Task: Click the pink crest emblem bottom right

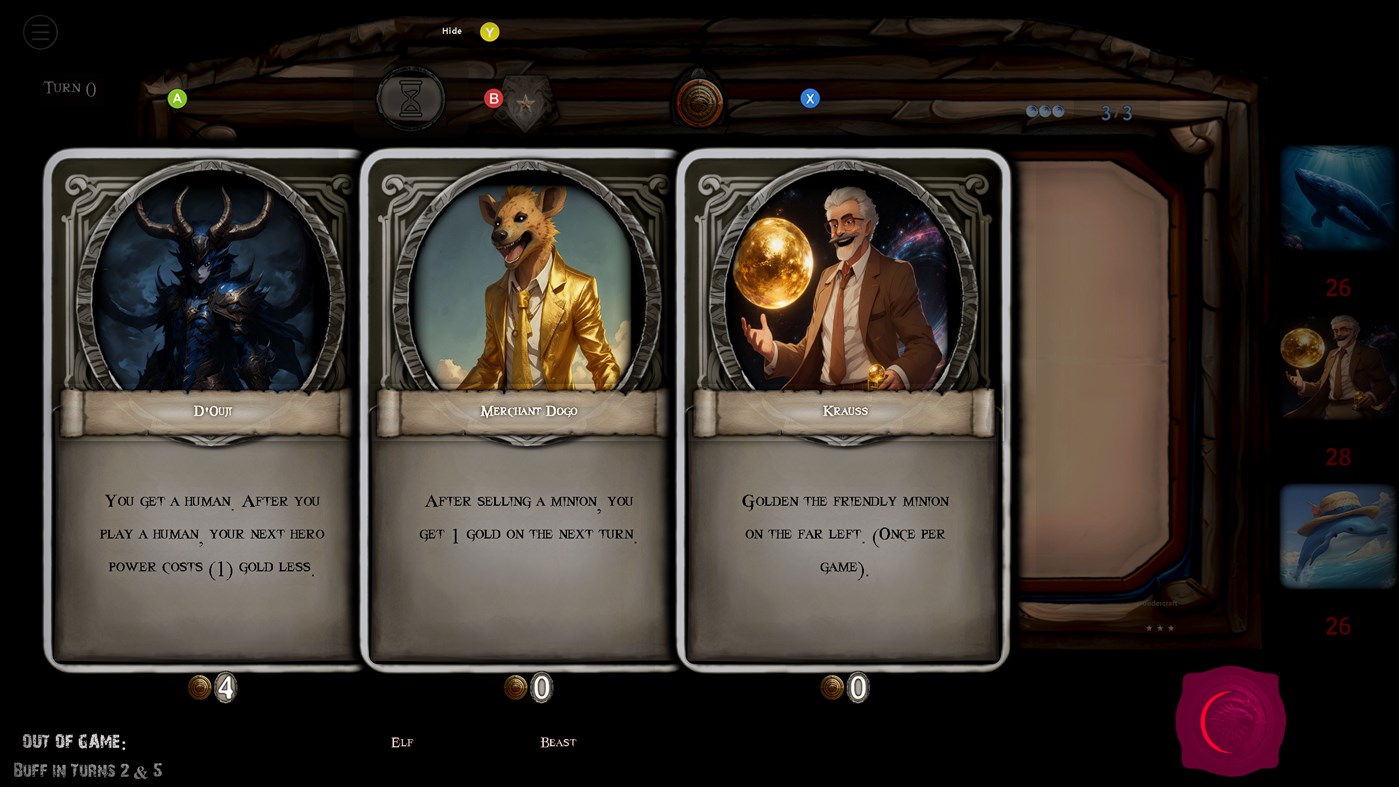Action: point(1230,720)
